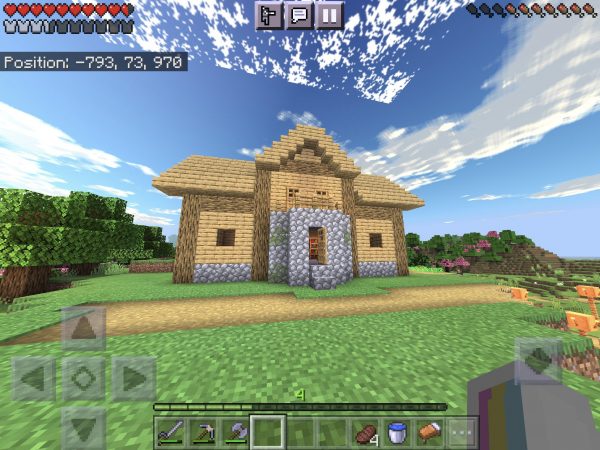The image size is (600, 450).
Task: Select the pickaxe hotbar slot
Action: click(x=203, y=432)
